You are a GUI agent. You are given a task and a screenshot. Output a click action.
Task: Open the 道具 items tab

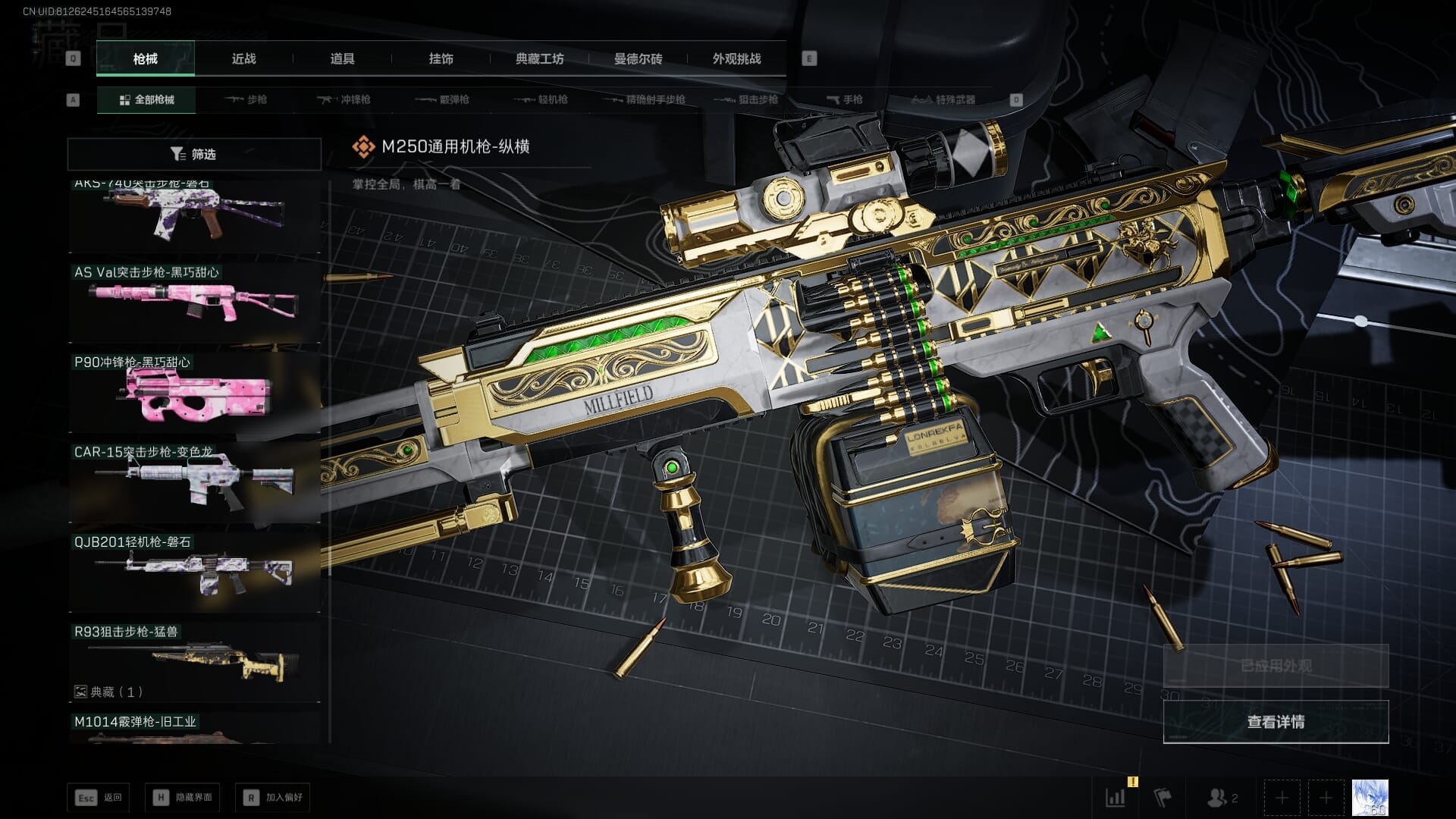[342, 58]
